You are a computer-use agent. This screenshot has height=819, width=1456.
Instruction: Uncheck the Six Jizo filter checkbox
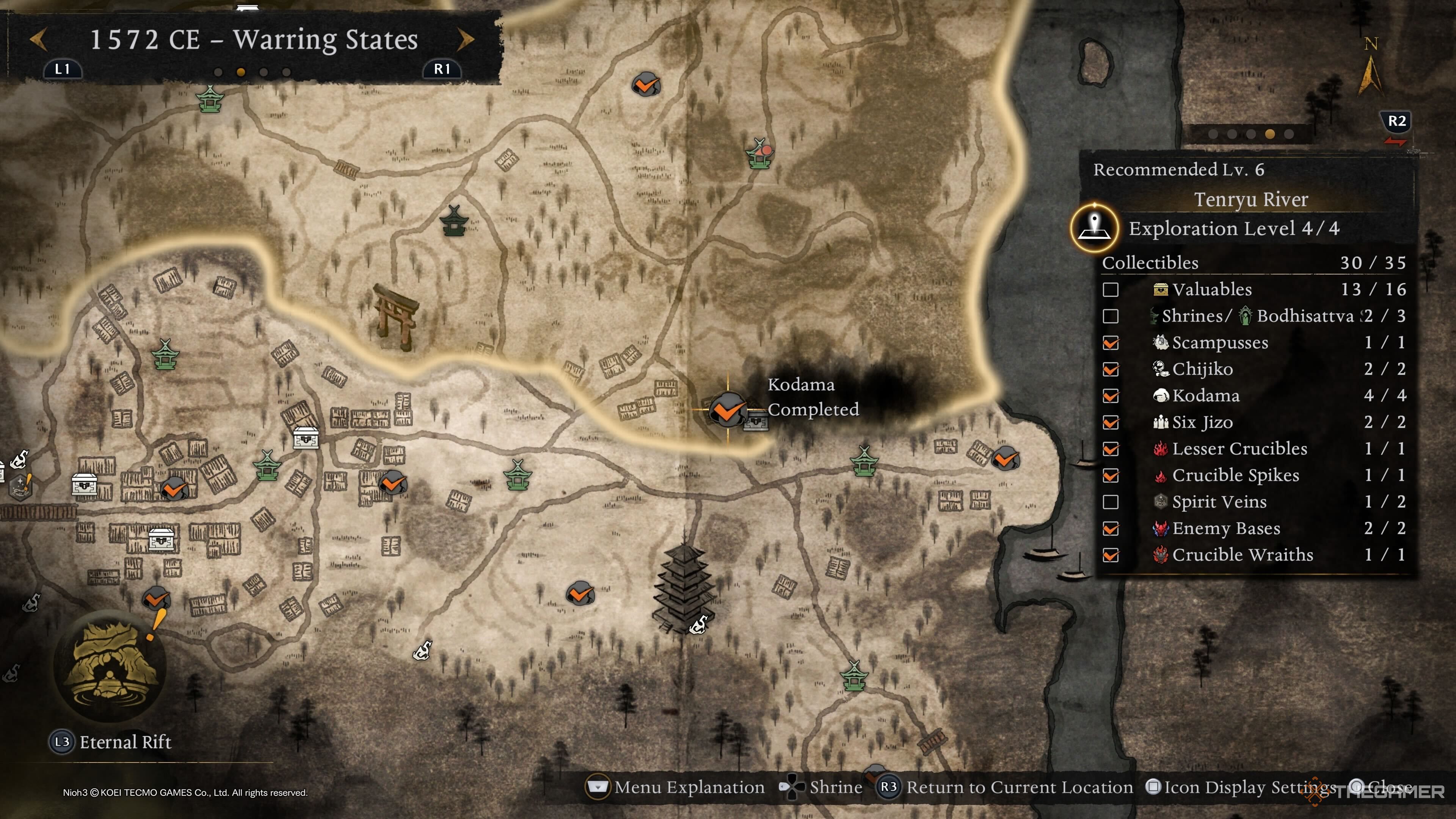coord(1111,422)
